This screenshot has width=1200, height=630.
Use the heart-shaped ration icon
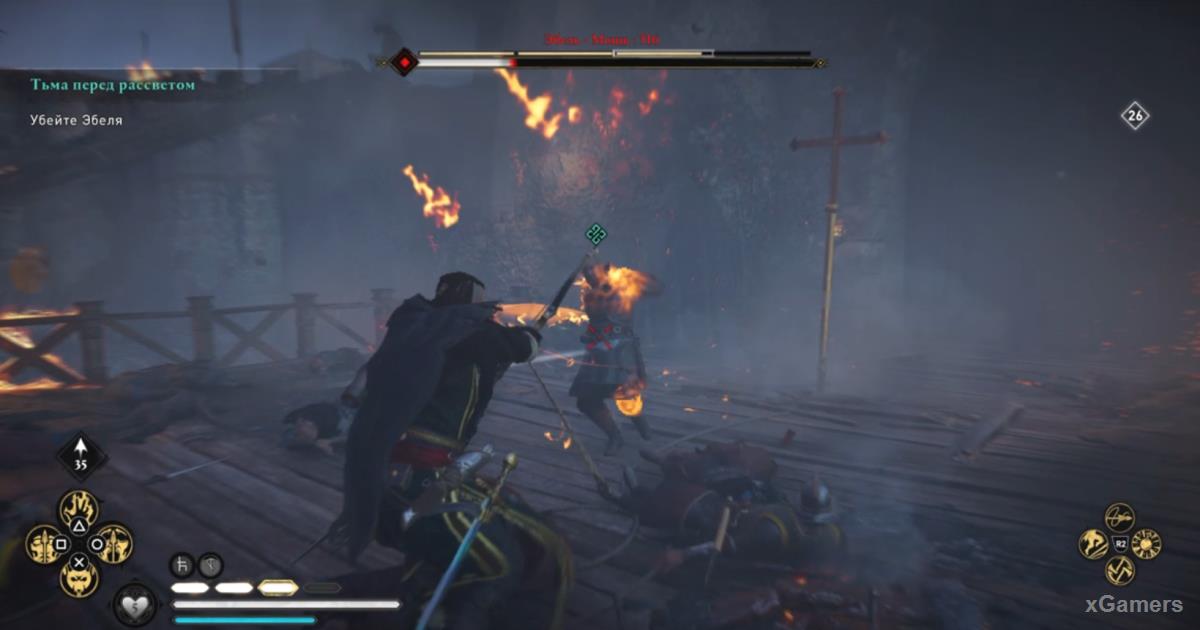tap(133, 602)
